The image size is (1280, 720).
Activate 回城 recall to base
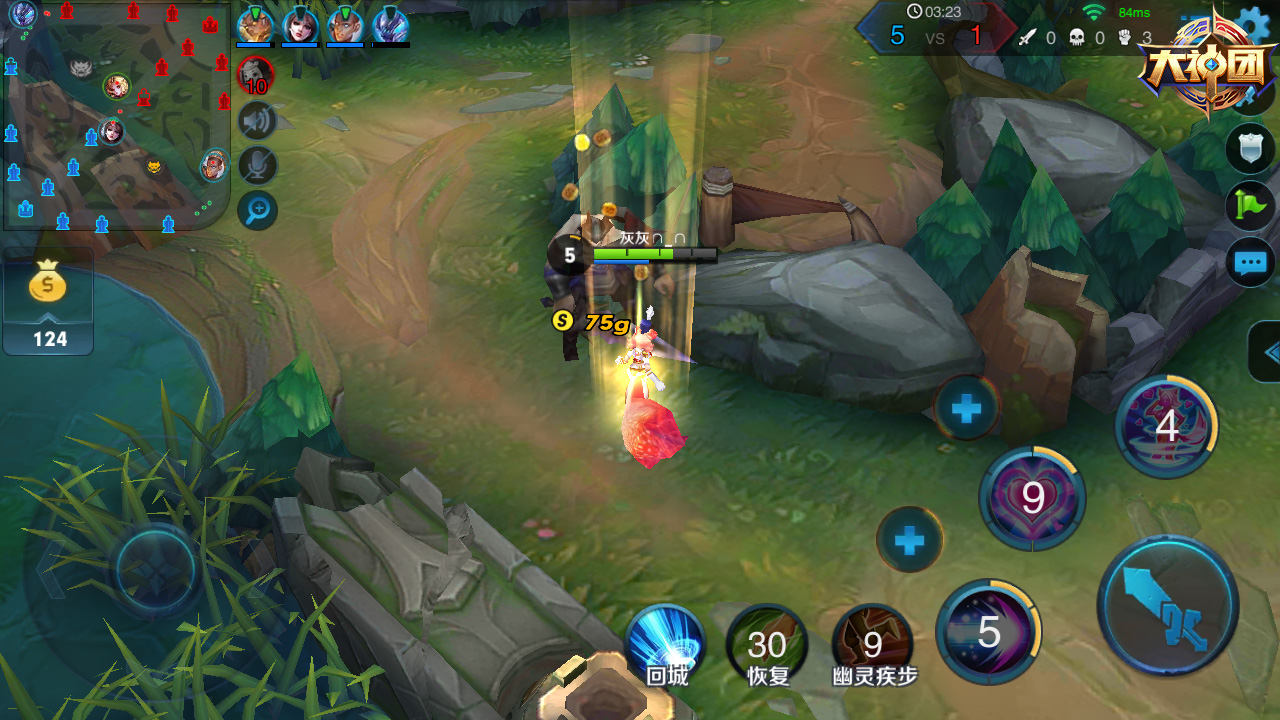click(666, 645)
